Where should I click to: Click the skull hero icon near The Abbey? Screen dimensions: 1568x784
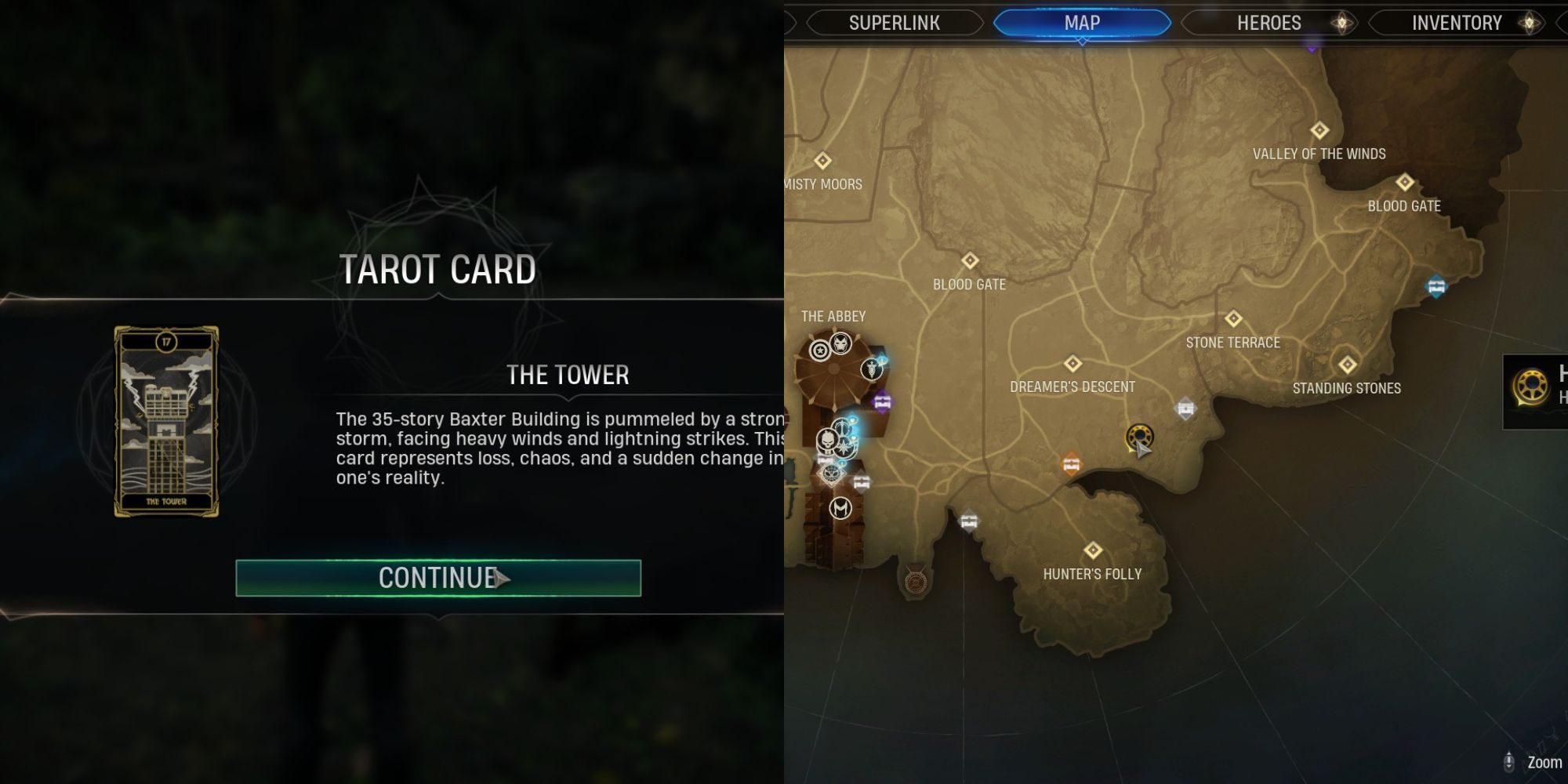[x=828, y=440]
